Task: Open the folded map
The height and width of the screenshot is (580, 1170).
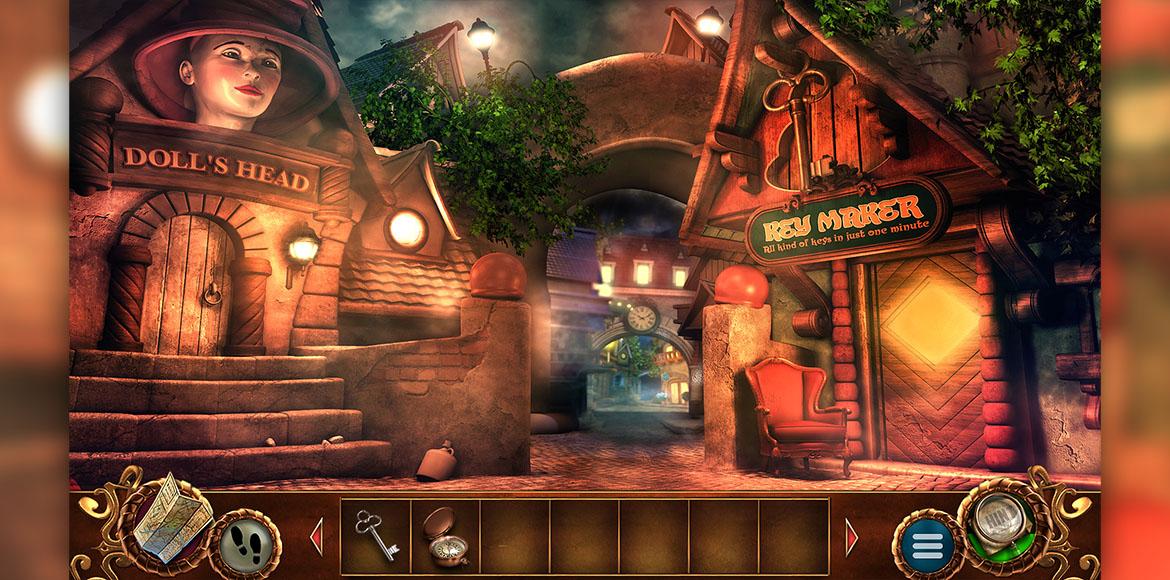Action: click(x=171, y=514)
